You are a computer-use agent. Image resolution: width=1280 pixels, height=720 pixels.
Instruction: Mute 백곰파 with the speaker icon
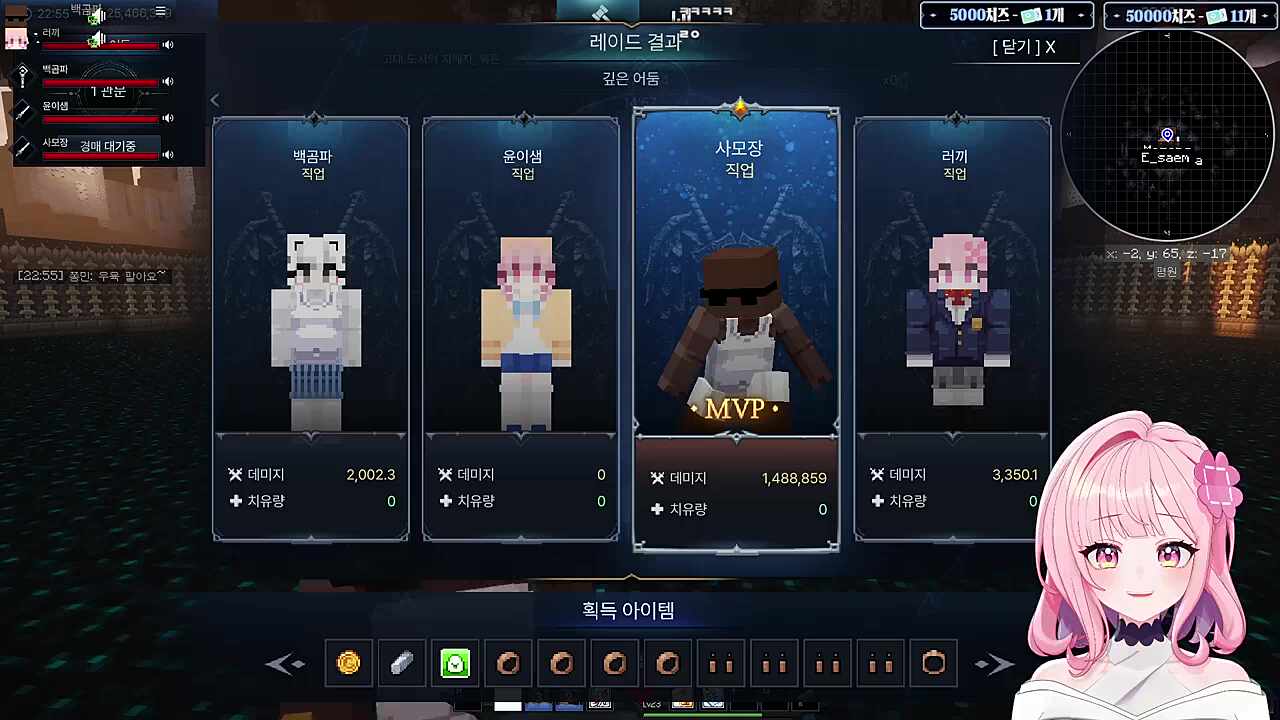[168, 81]
